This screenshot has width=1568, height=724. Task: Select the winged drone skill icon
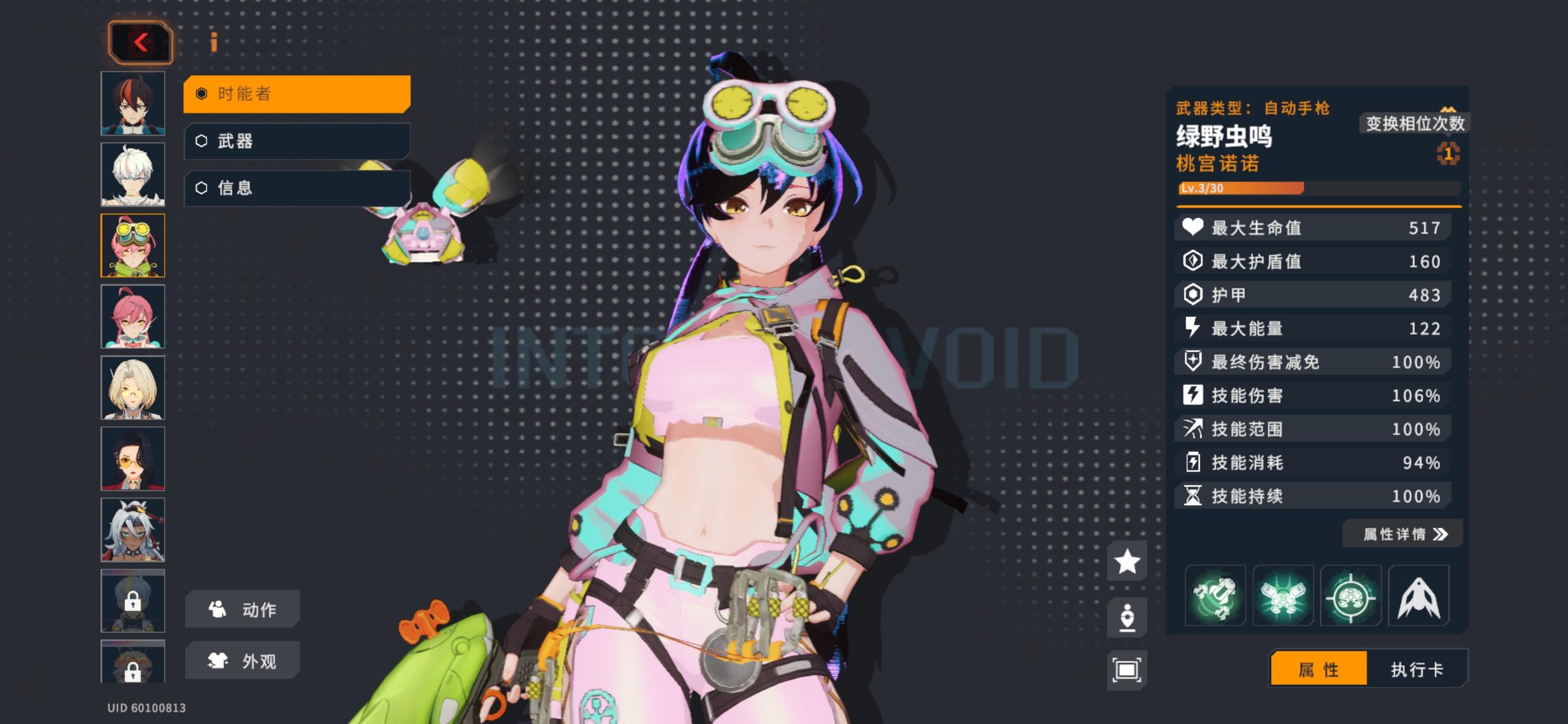click(x=1283, y=596)
